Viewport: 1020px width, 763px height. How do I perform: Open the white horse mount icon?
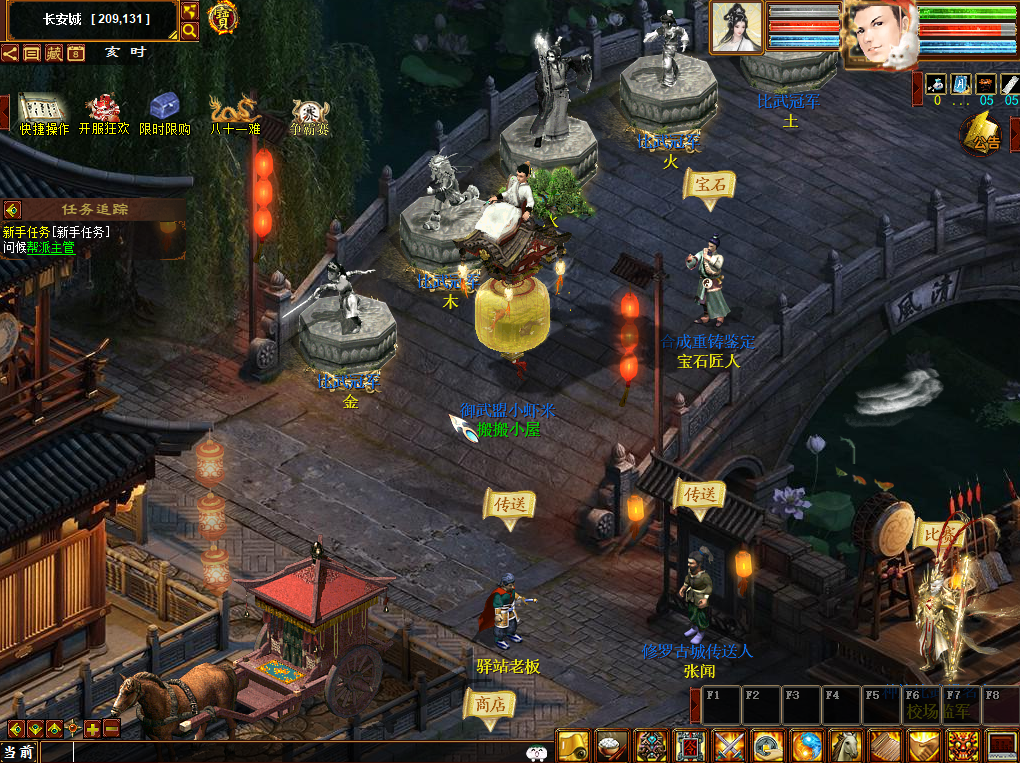click(846, 746)
